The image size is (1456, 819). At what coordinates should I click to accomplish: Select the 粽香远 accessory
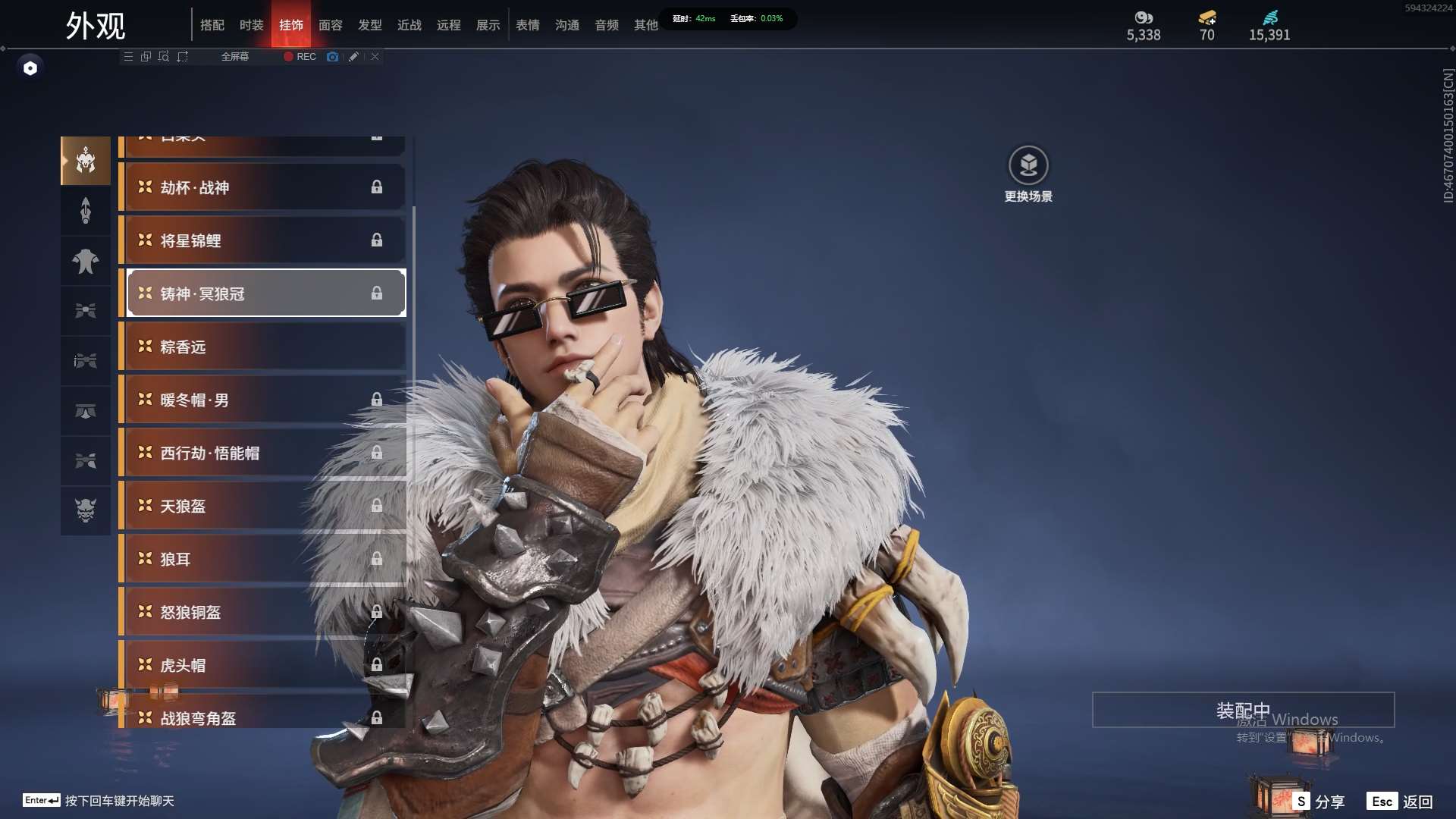click(262, 347)
